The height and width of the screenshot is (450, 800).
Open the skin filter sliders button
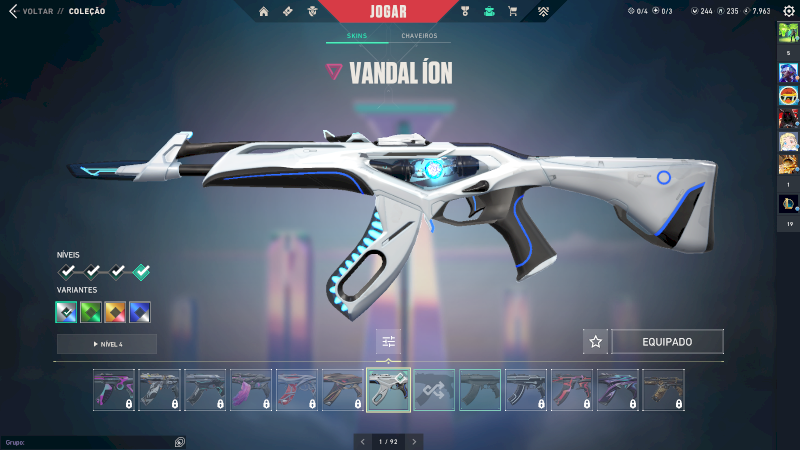[x=389, y=342]
